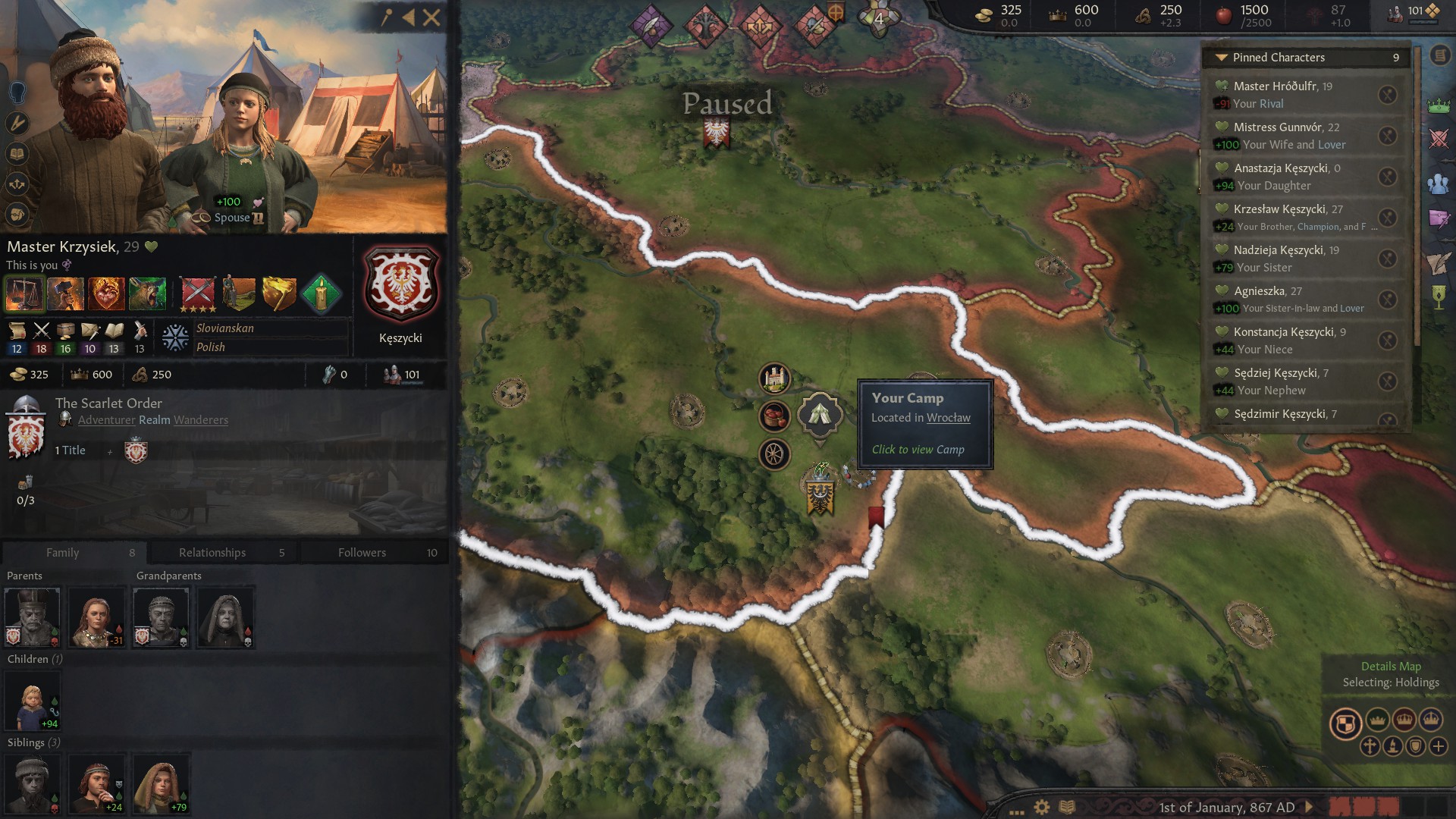This screenshot has height=819, width=1456.
Task: Open the Adventurer government link
Action: (106, 420)
